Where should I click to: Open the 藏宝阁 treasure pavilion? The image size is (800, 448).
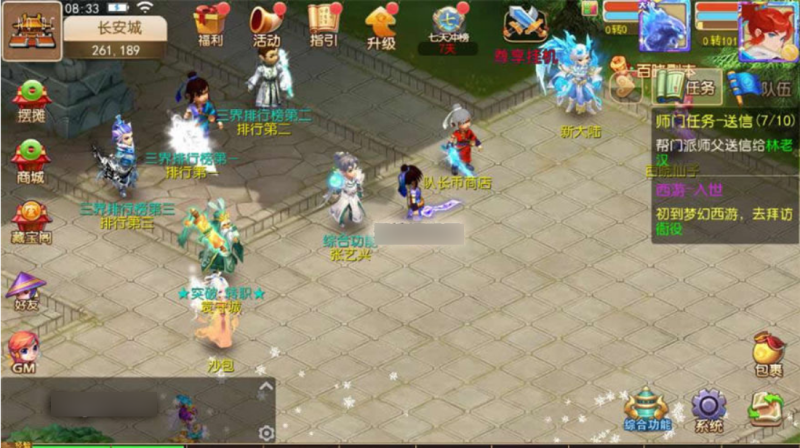tap(30, 219)
